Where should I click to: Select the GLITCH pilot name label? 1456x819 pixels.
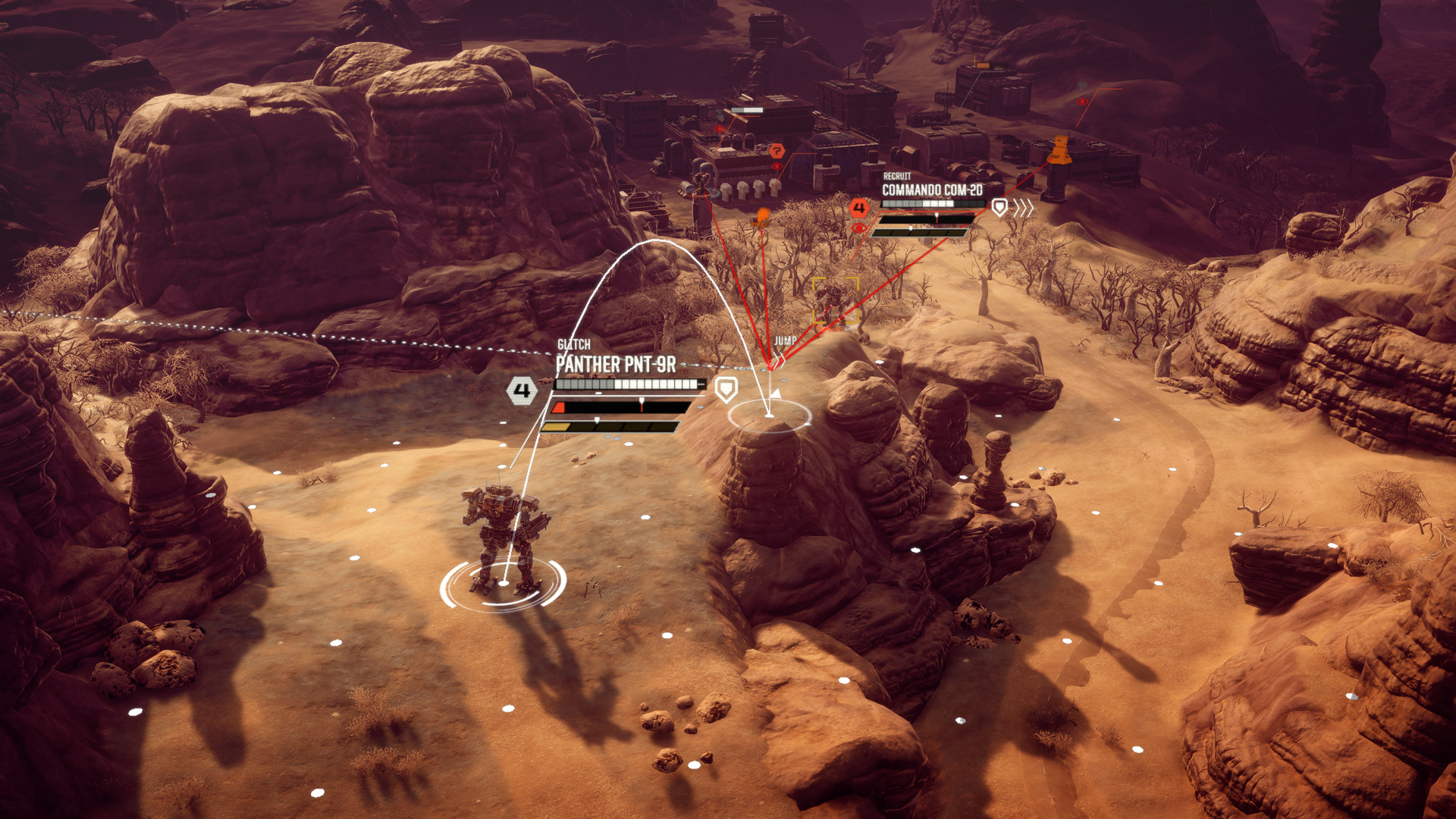(x=574, y=343)
